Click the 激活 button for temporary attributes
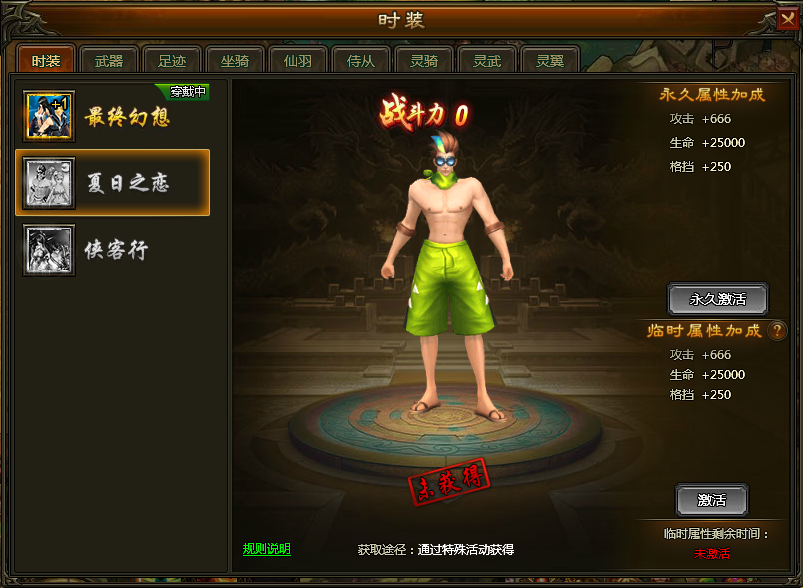Image resolution: width=803 pixels, height=588 pixels. pyautogui.click(x=712, y=500)
